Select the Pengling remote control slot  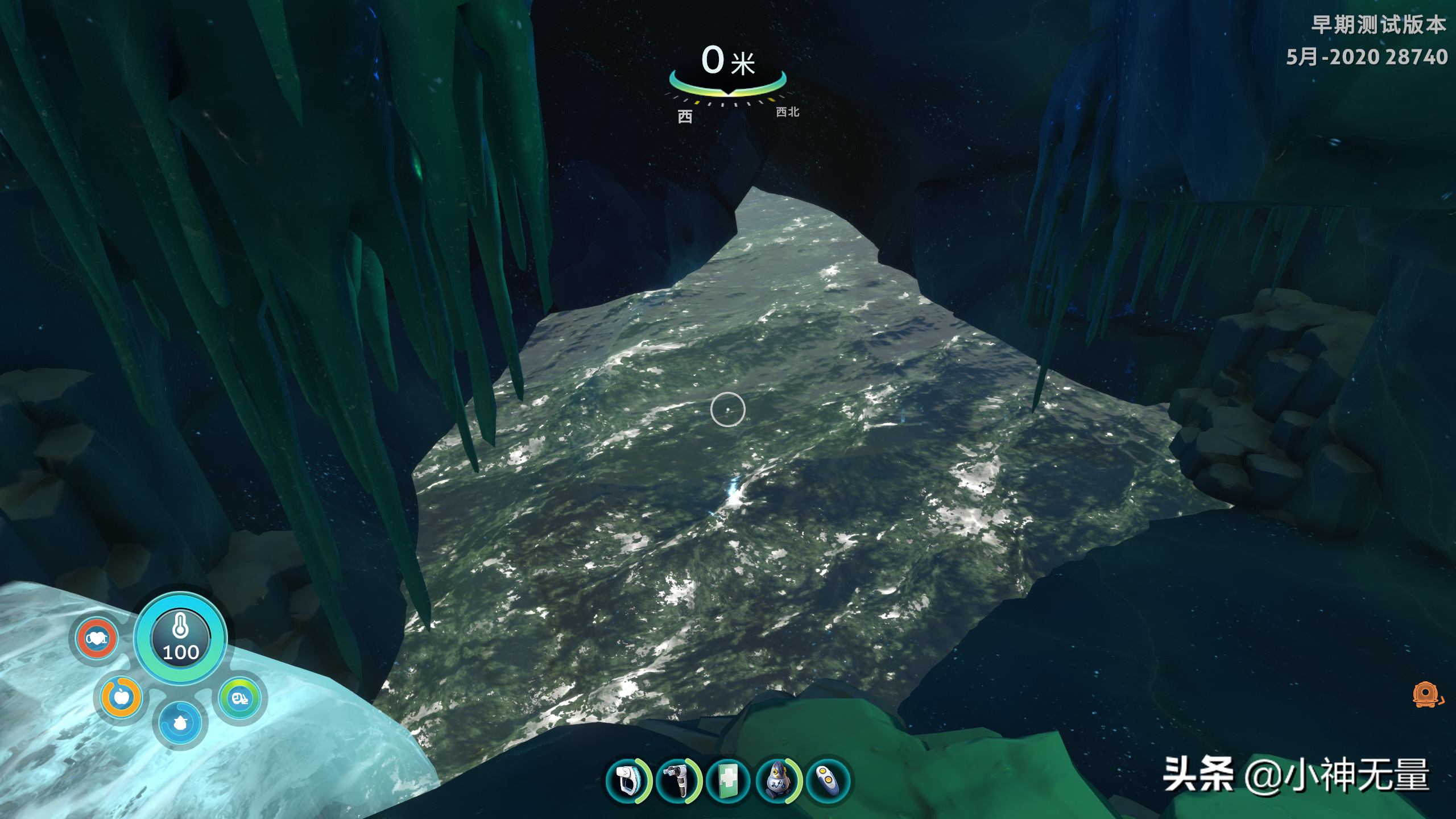(828, 781)
